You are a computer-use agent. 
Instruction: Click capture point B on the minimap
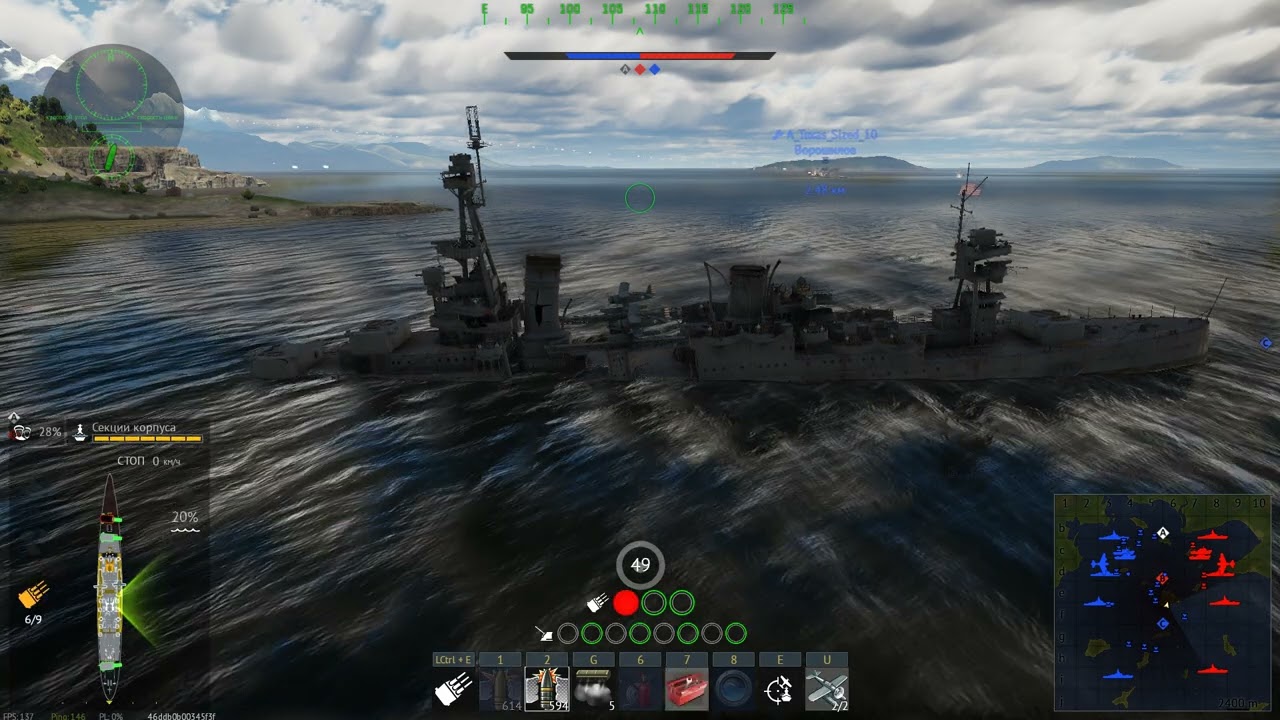coord(1162,578)
